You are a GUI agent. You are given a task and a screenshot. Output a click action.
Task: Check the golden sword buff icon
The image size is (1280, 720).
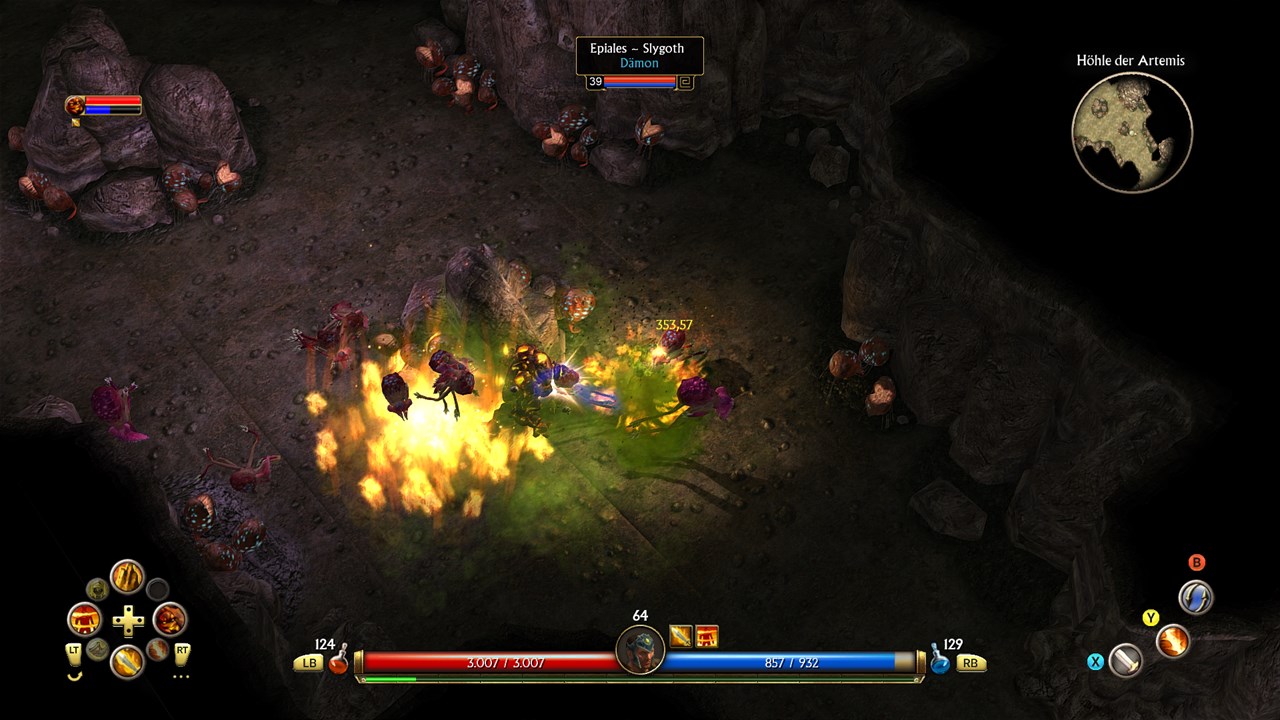(x=681, y=635)
